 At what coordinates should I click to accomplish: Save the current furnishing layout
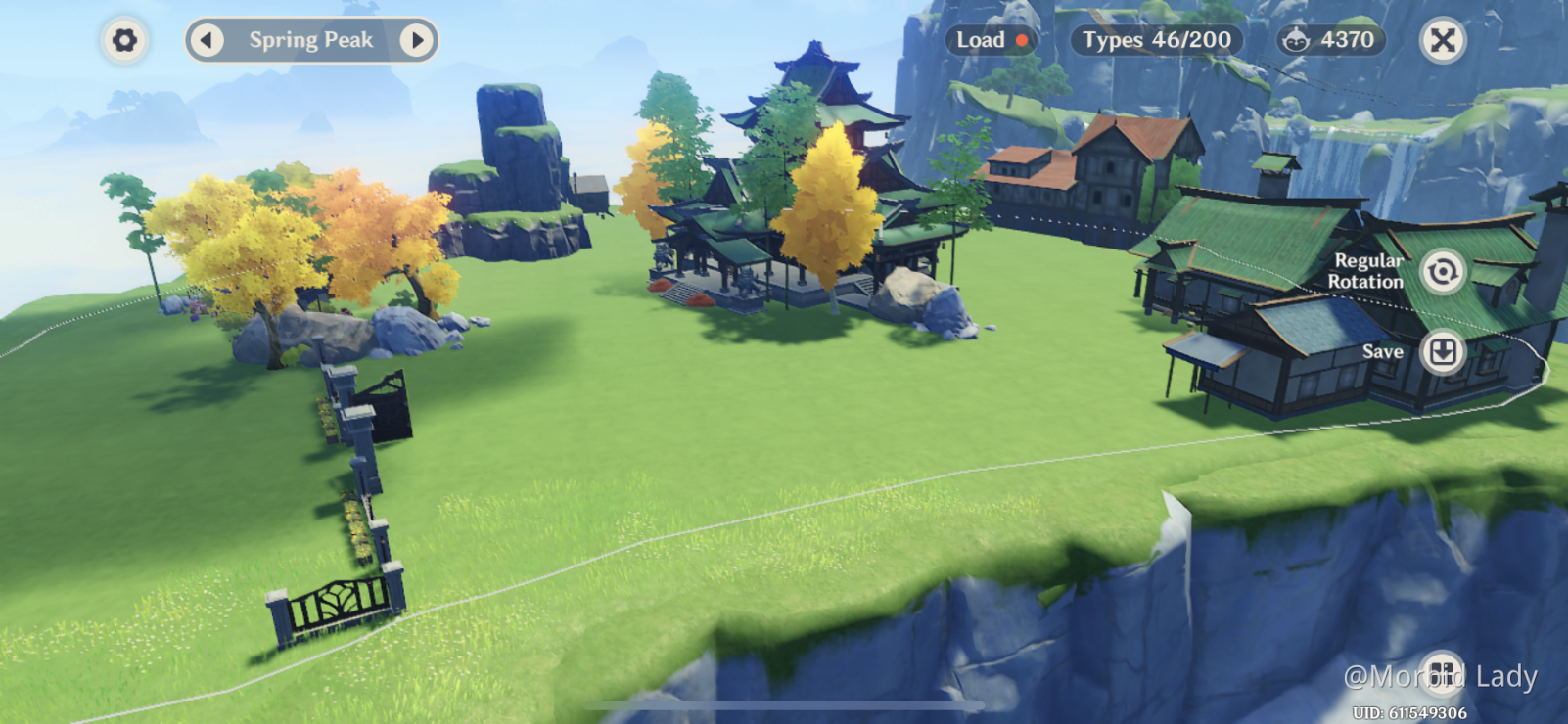point(1442,351)
